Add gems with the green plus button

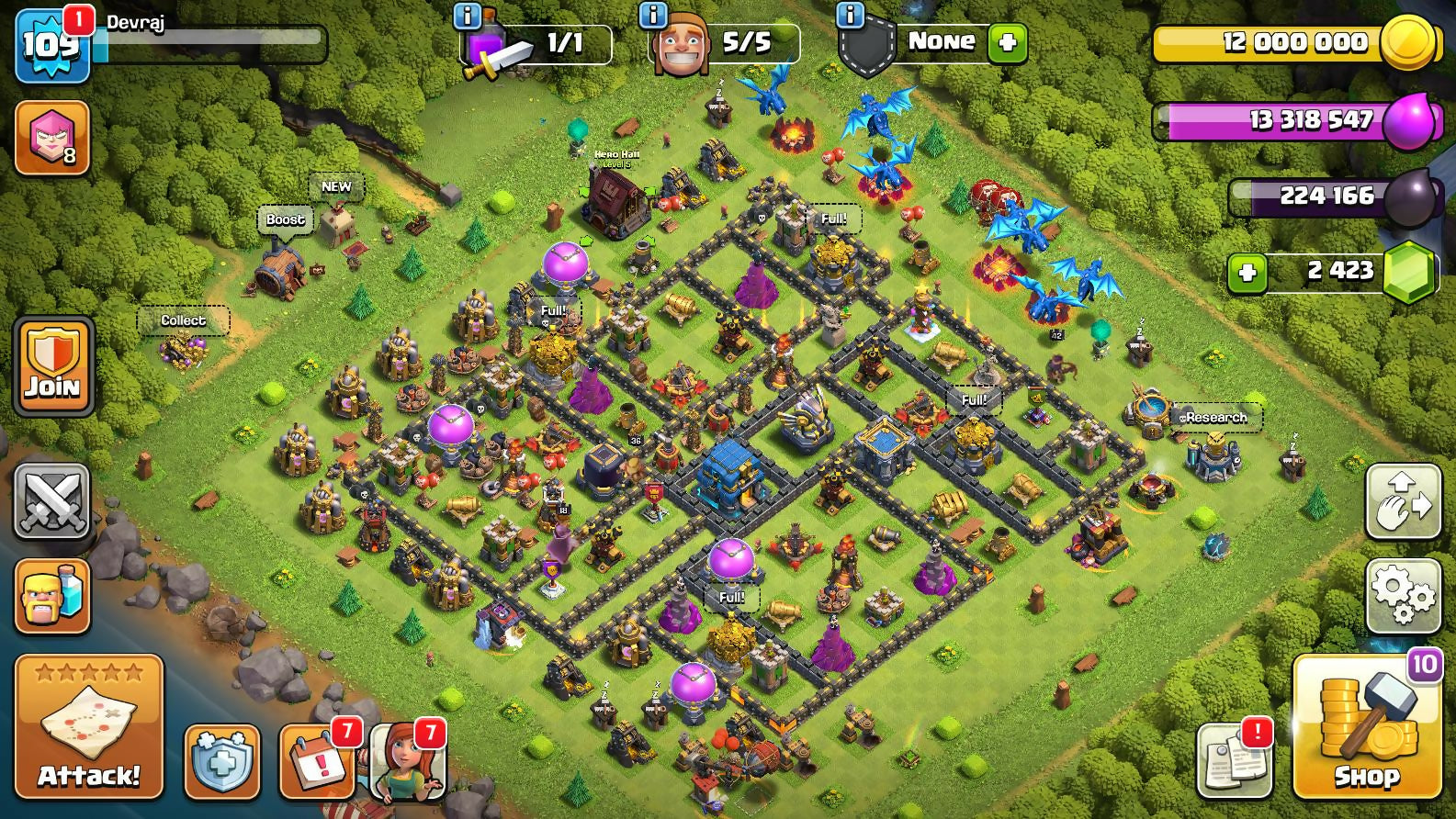coord(1247,272)
